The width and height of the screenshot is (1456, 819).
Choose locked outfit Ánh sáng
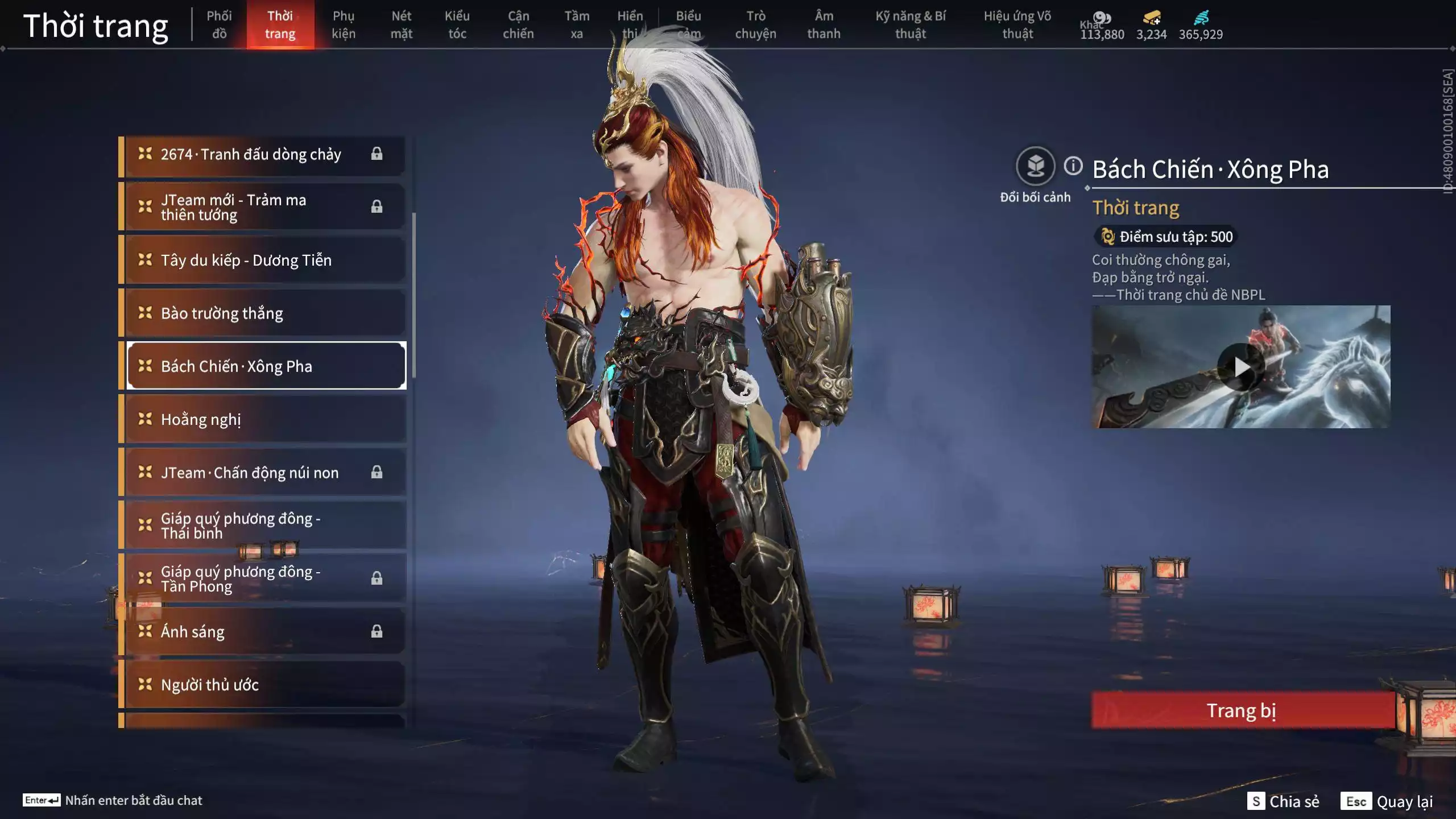click(x=265, y=631)
